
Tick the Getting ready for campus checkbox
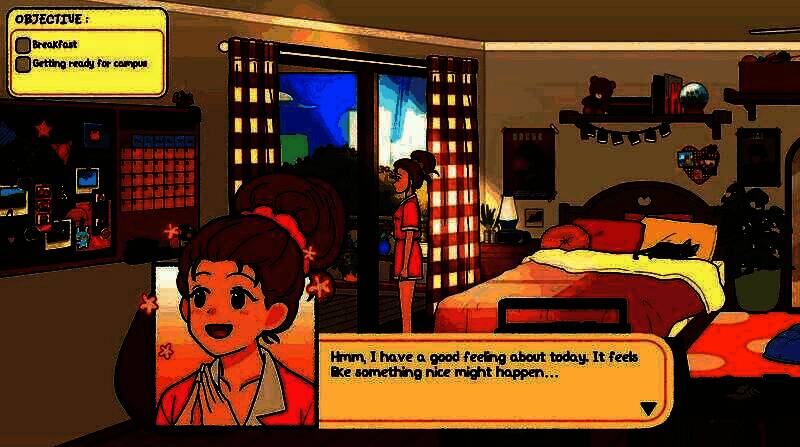tap(23, 64)
